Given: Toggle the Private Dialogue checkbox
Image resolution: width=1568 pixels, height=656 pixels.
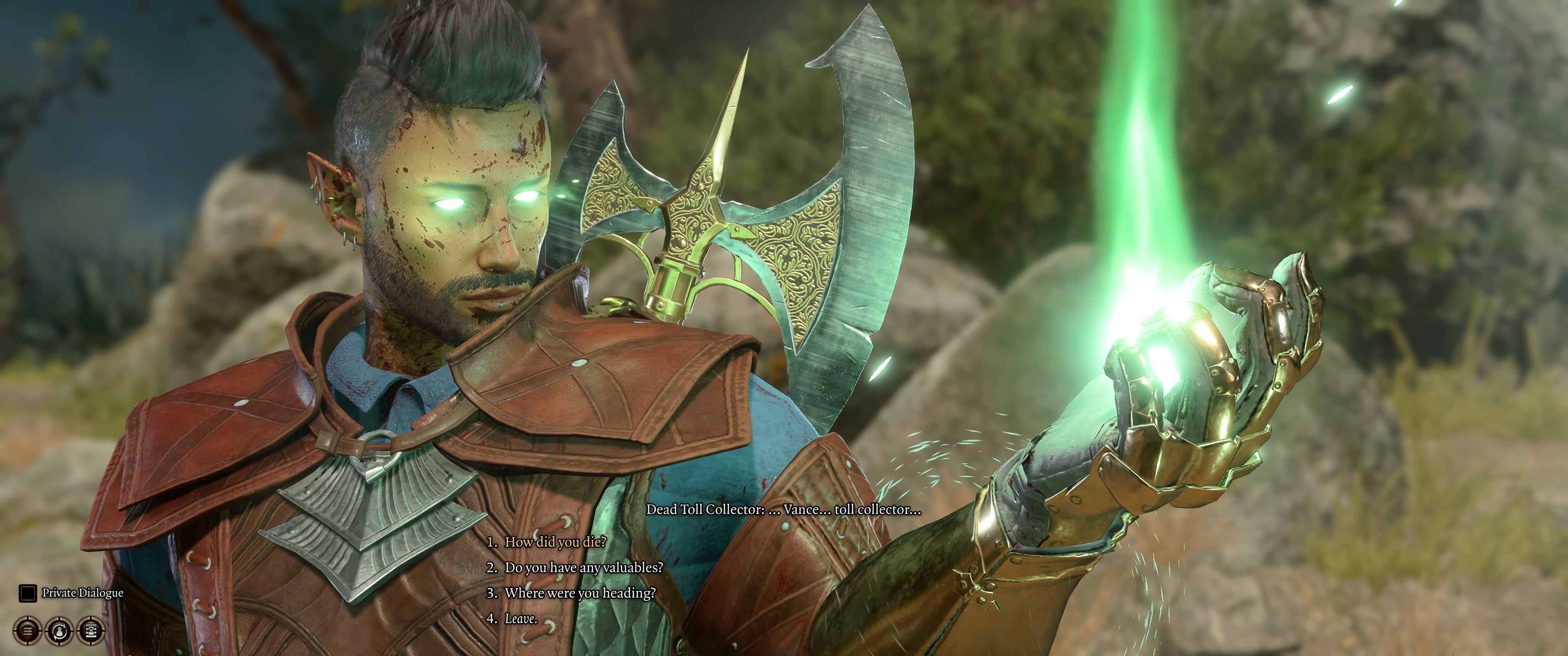Looking at the screenshot, I should (27, 593).
